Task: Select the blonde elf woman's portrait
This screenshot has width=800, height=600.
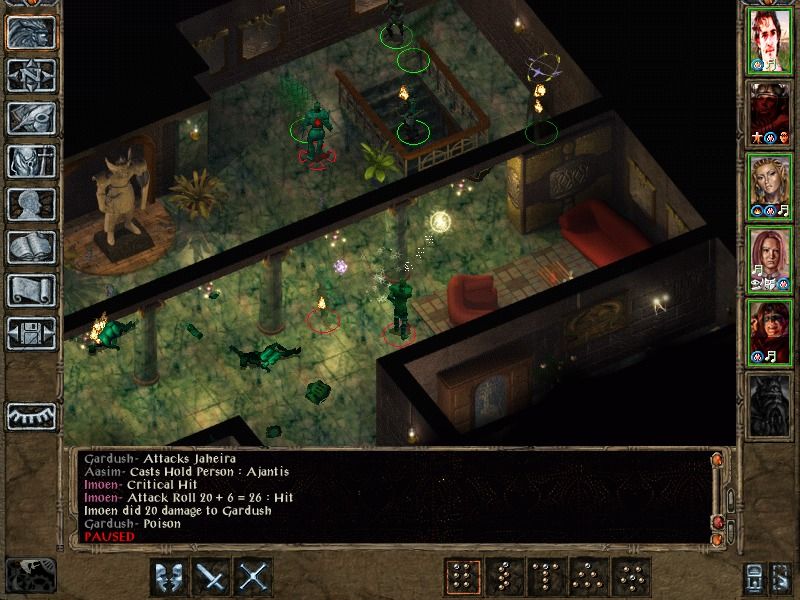Action: 768,187
